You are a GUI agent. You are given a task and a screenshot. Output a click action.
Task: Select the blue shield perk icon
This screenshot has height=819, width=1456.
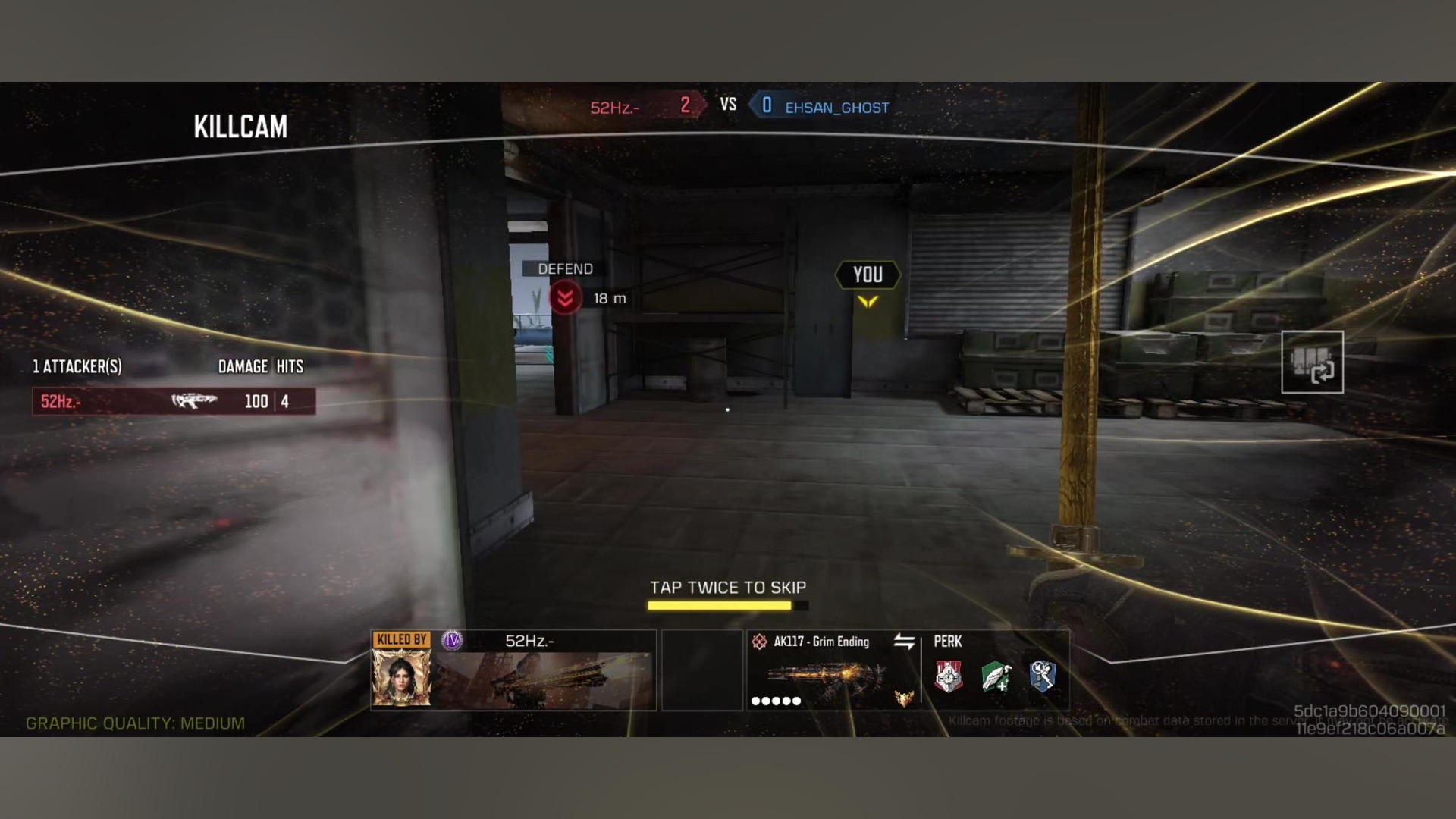pyautogui.click(x=1043, y=676)
